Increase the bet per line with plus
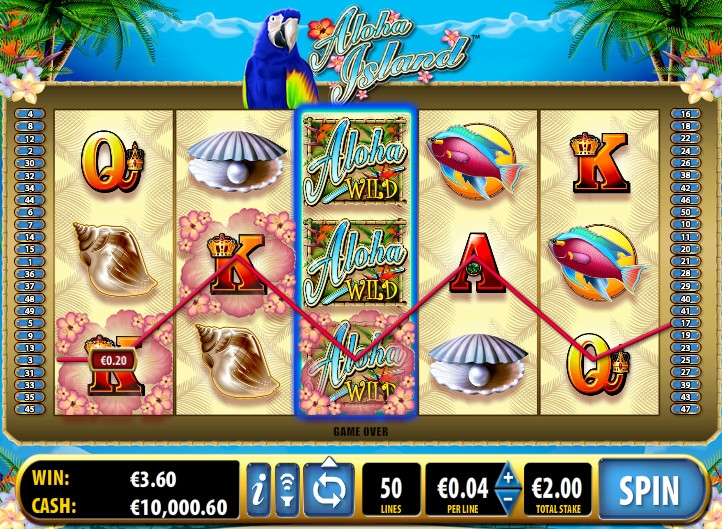This screenshot has width=722, height=529. point(508,477)
